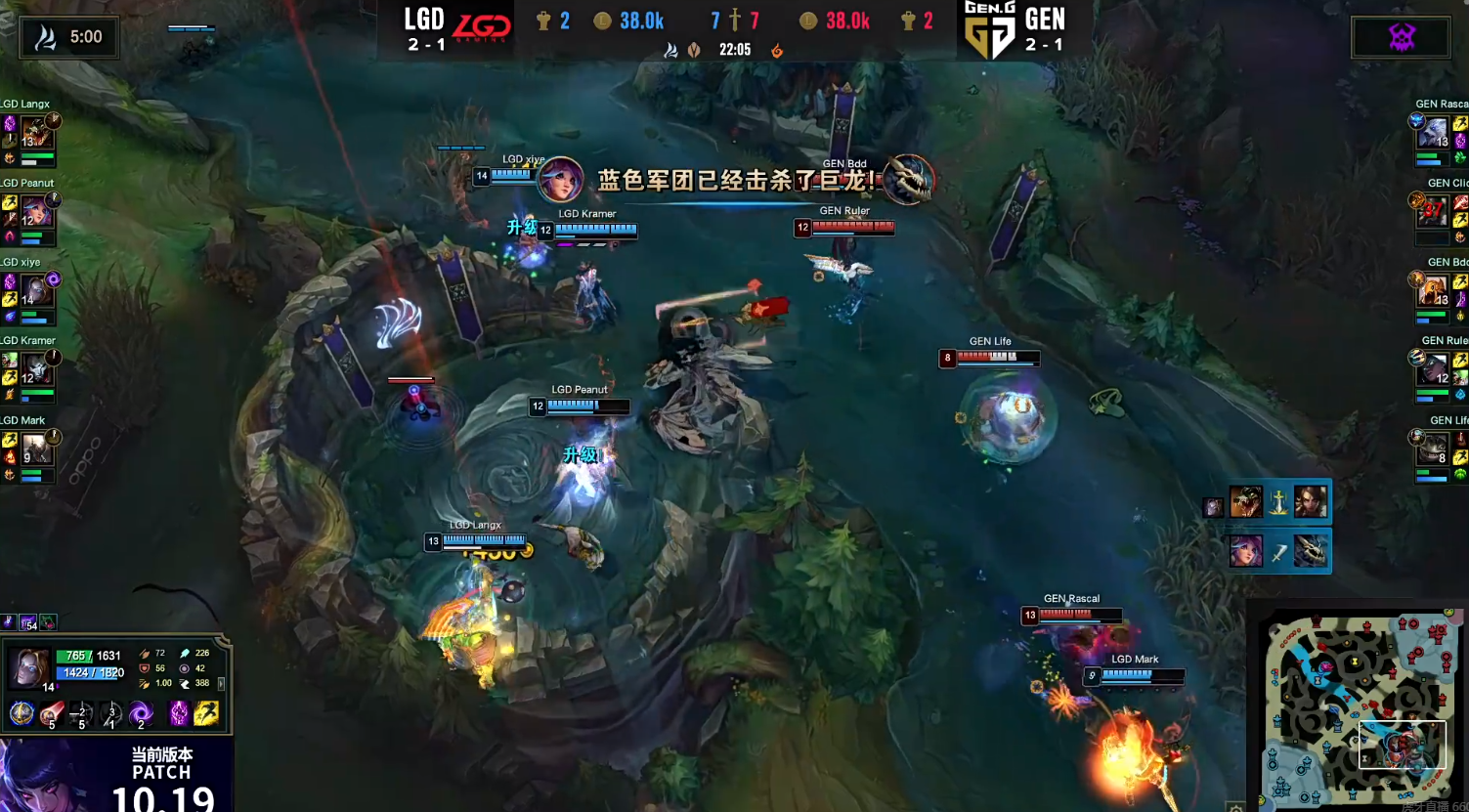The height and width of the screenshot is (812, 1469).
Task: Click the purple Baron indicator in the top-right corner
Action: (x=1402, y=37)
